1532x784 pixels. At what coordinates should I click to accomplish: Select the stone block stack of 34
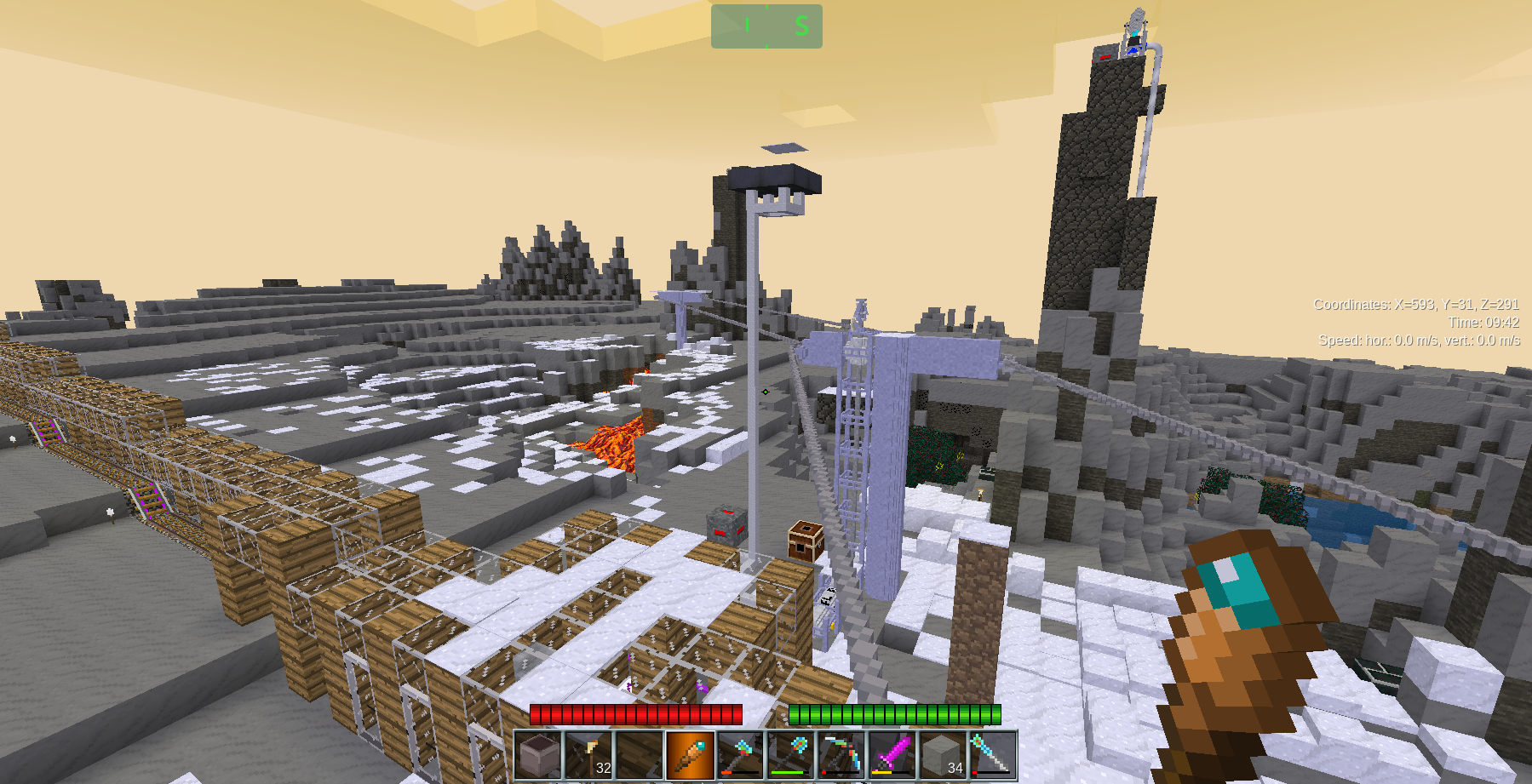coord(942,755)
